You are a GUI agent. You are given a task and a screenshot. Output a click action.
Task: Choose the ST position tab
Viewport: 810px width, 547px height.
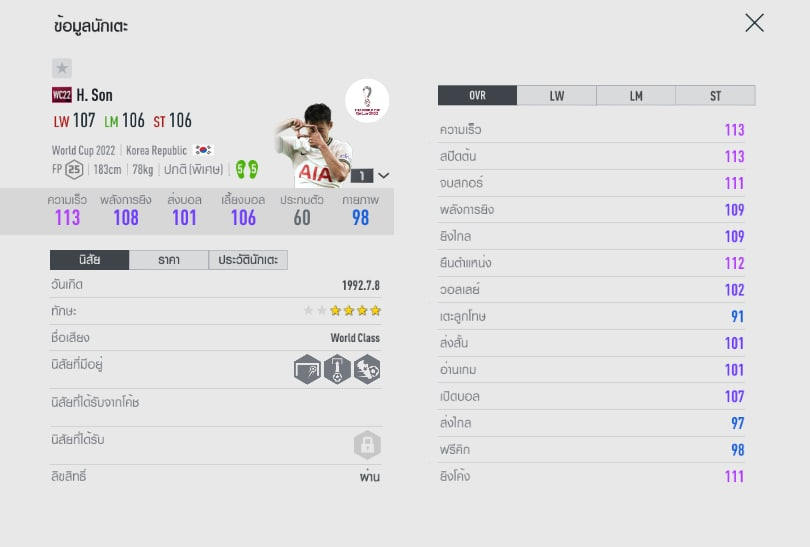pos(715,96)
